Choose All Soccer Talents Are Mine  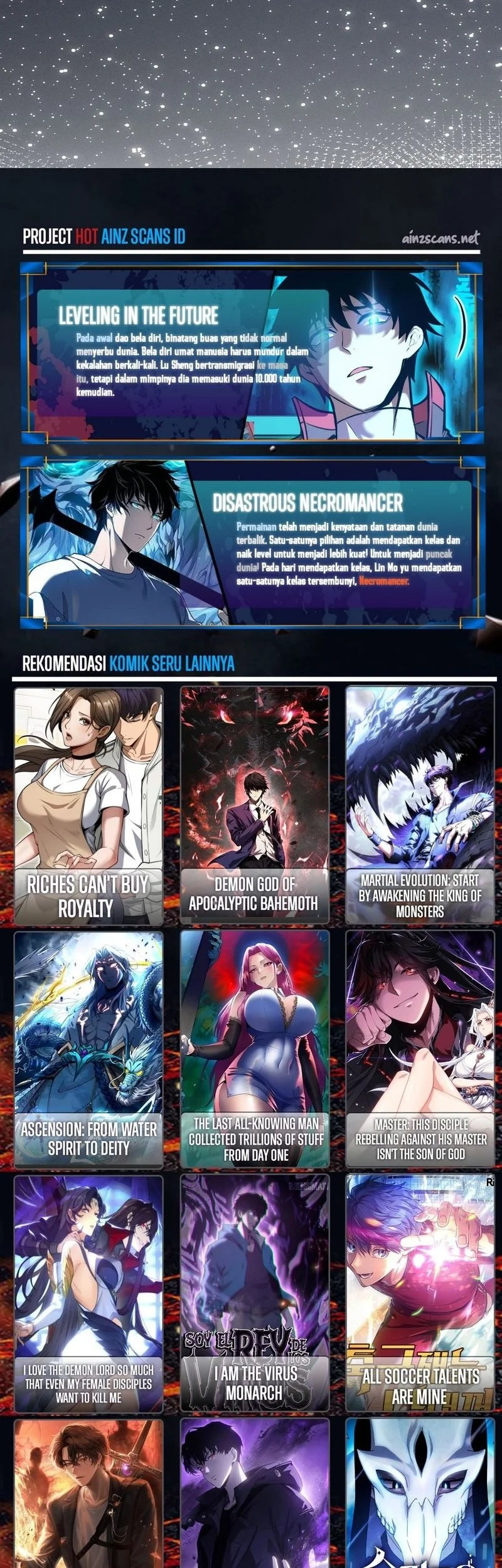[420, 1292]
